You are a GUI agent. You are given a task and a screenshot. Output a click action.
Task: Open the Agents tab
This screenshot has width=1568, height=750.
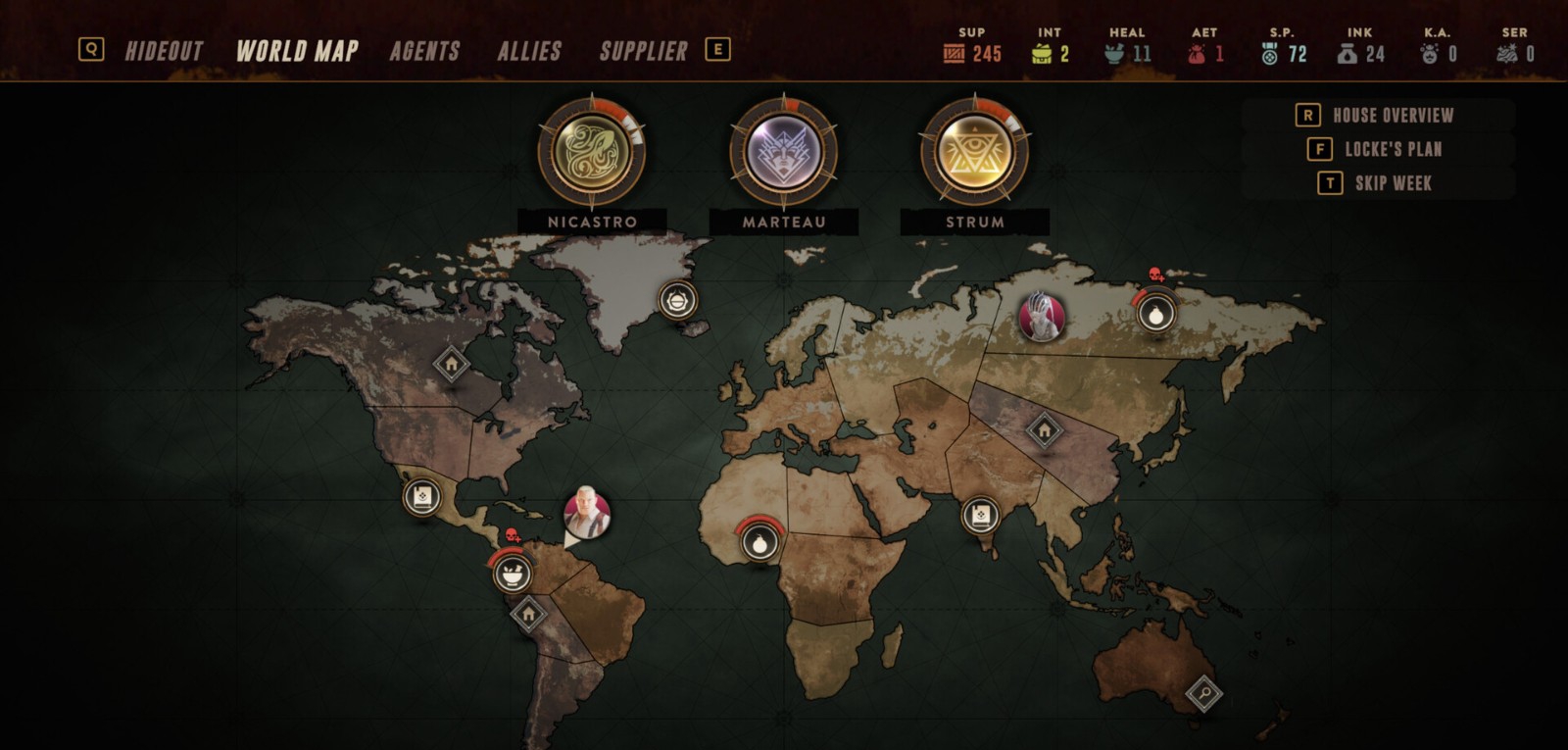pos(424,51)
